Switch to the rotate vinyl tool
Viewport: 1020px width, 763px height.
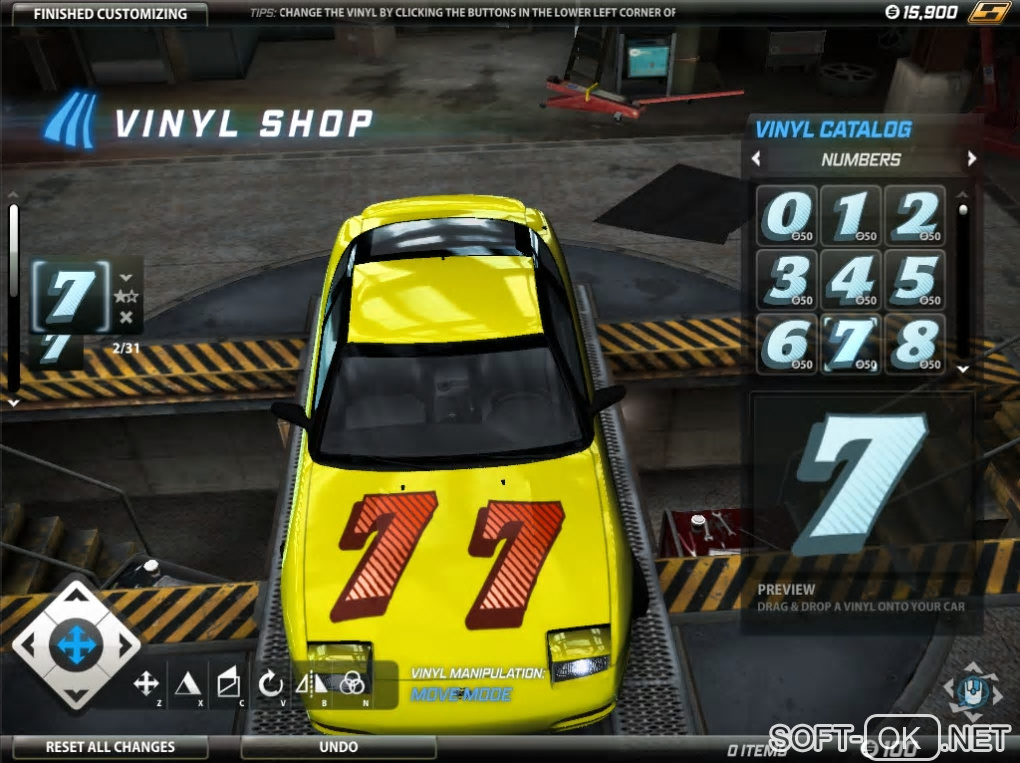click(270, 684)
